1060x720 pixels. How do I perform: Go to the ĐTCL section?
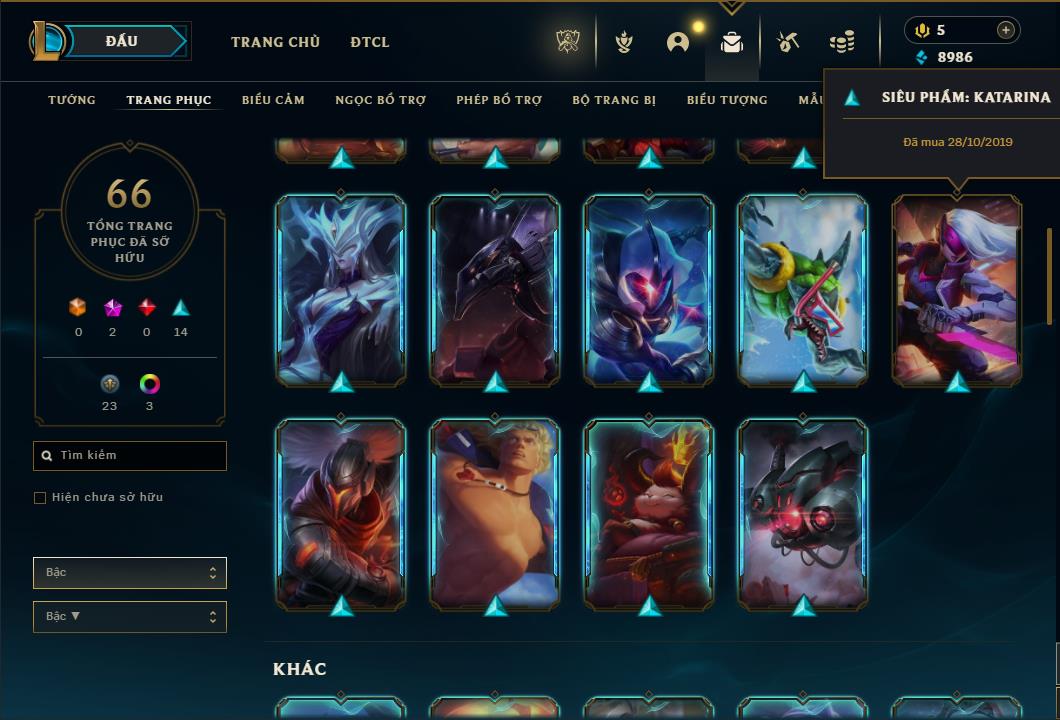(370, 42)
